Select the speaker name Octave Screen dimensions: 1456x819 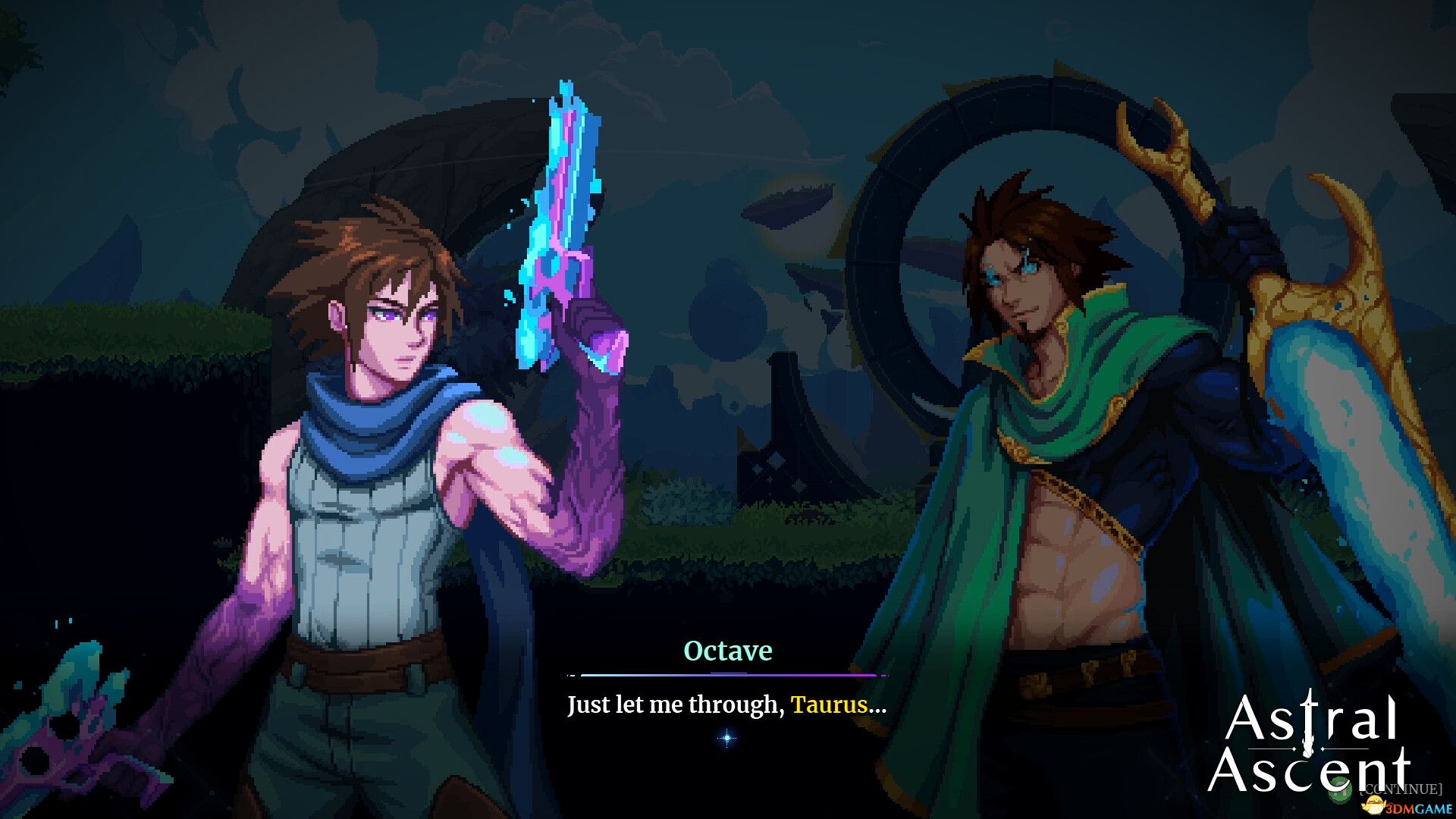point(728,650)
